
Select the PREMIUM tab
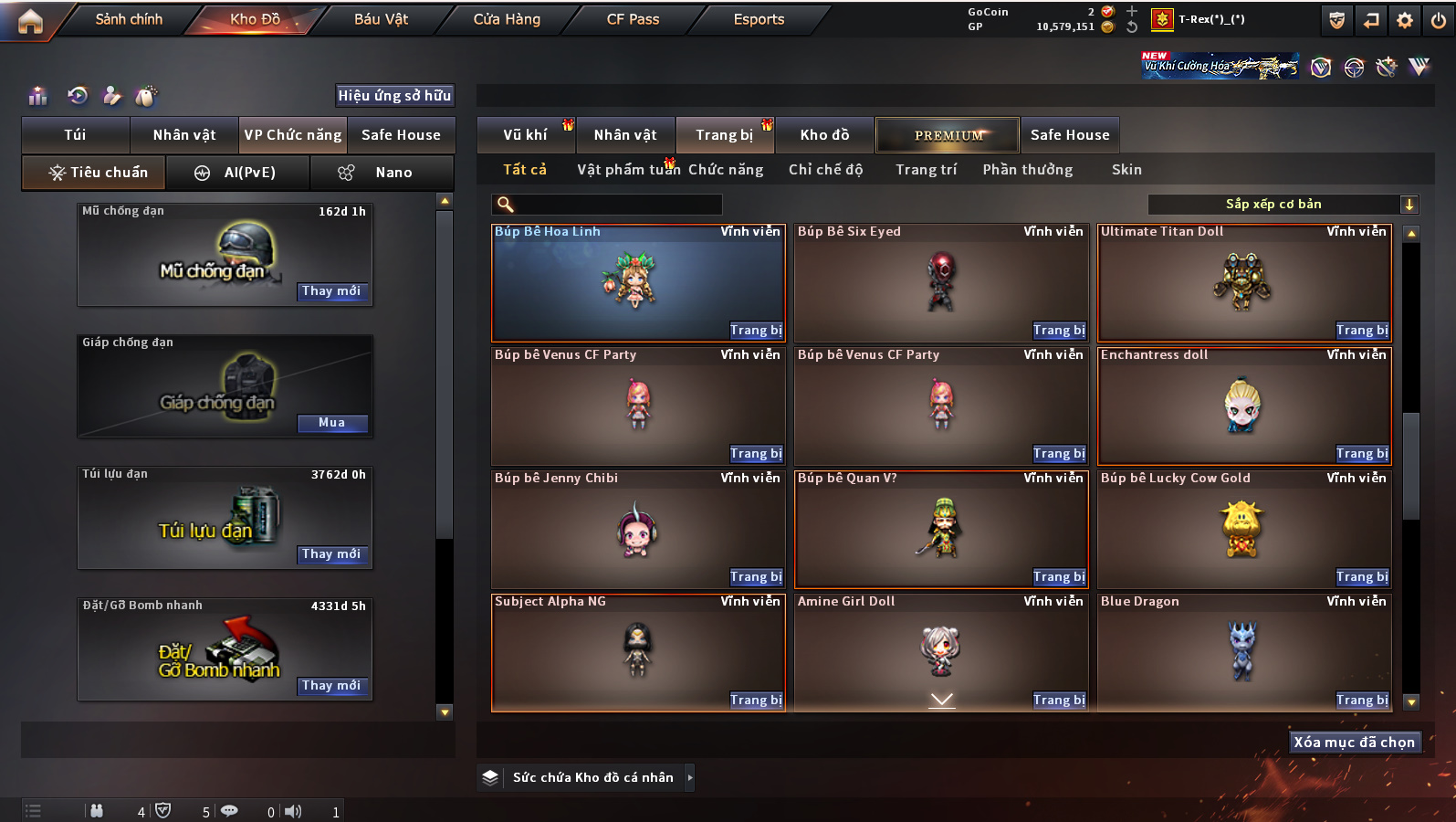tap(948, 135)
